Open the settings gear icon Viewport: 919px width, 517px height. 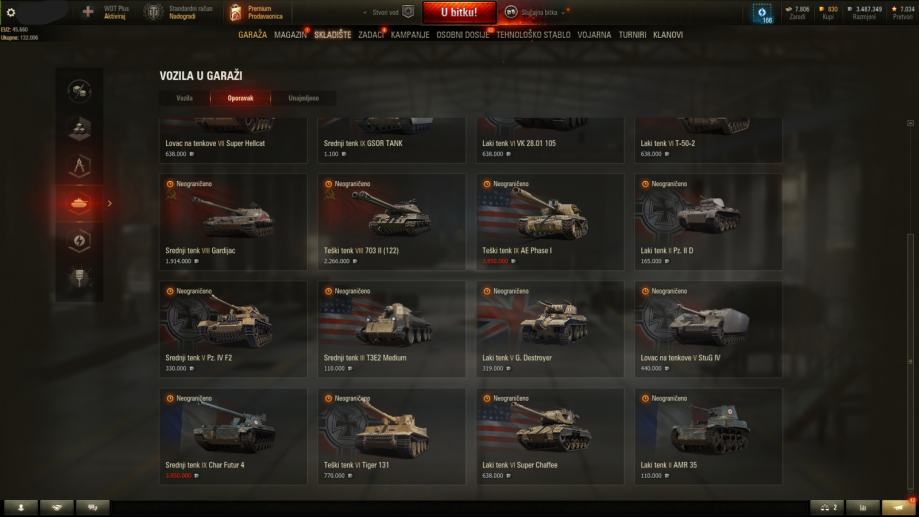(x=11, y=12)
